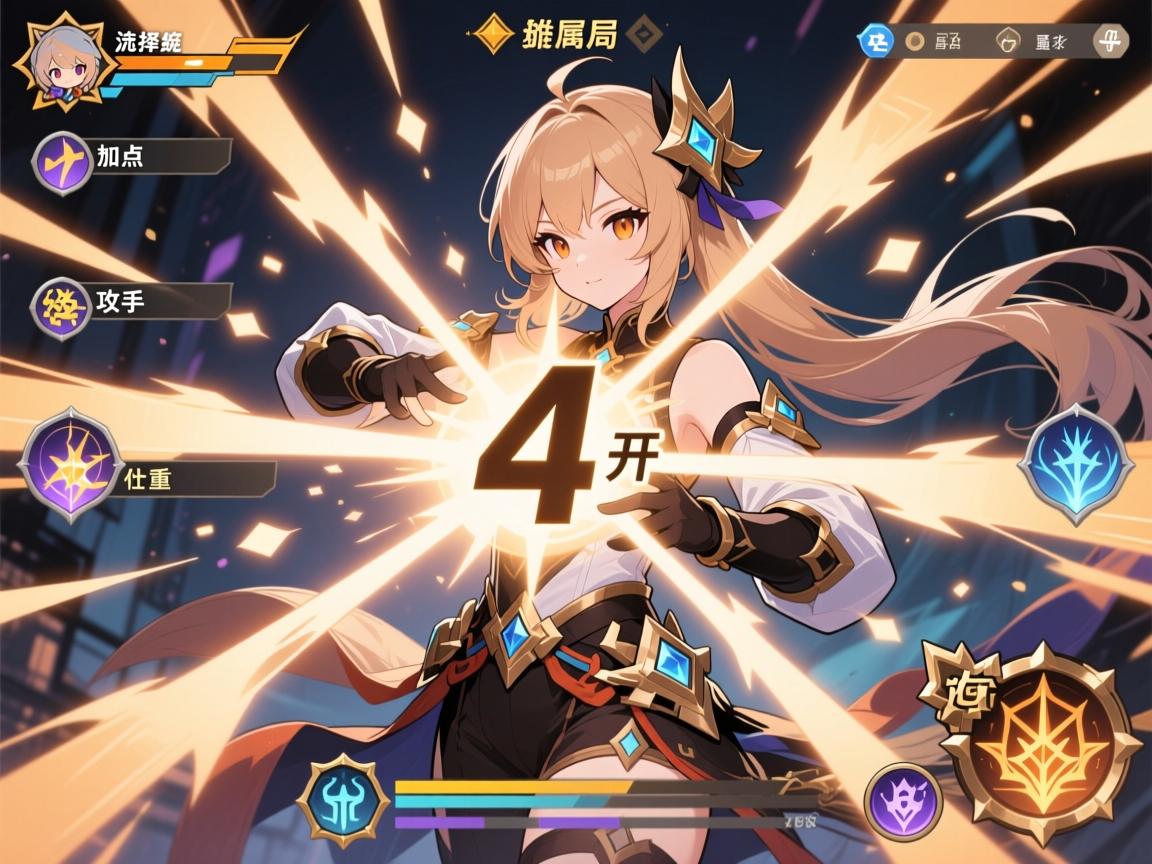Use the small purple flame skill icon
The width and height of the screenshot is (1152, 864).
tap(903, 802)
